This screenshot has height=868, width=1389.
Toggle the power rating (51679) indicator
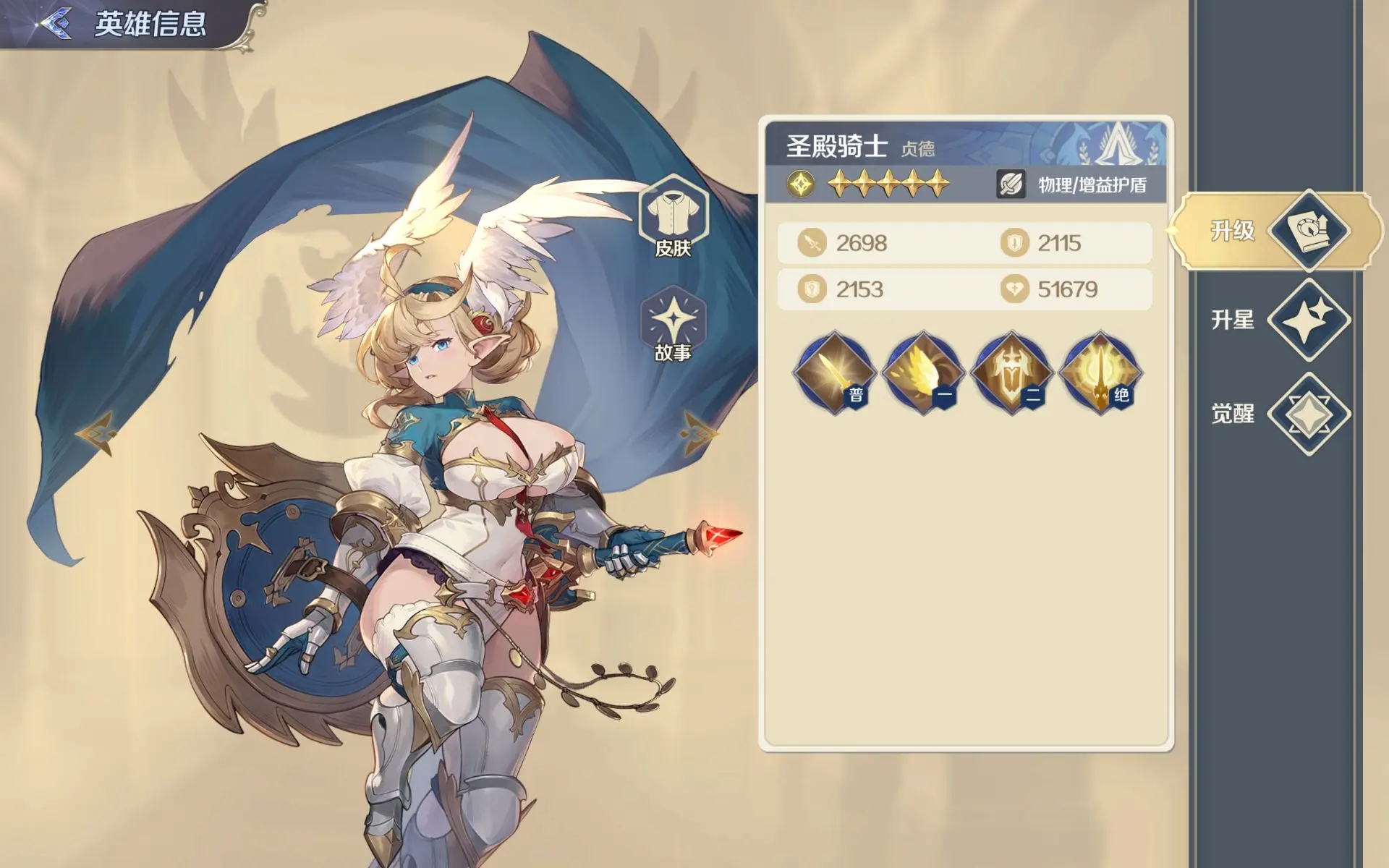[x=1014, y=289]
